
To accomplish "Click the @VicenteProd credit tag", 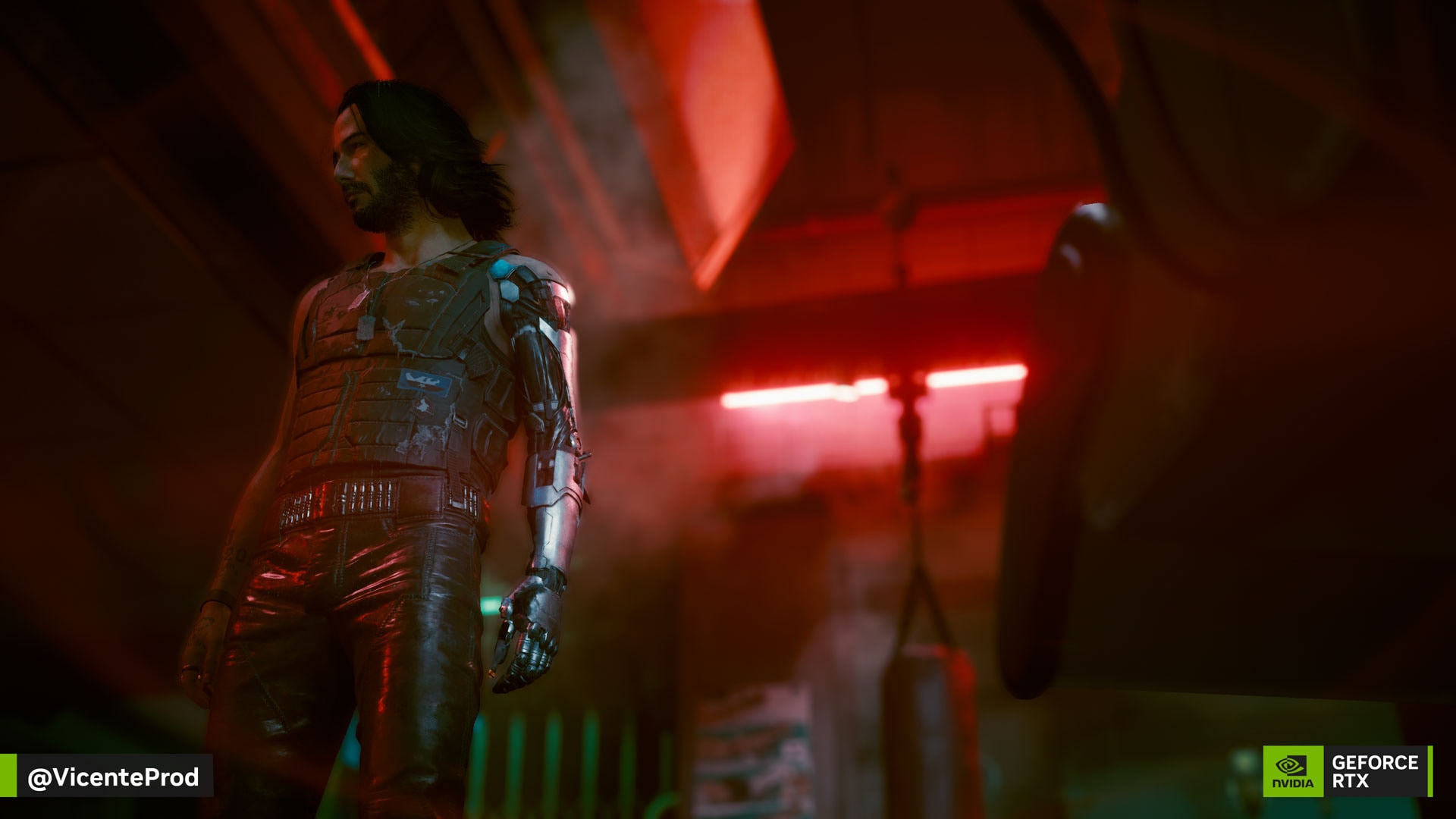I will point(113,777).
